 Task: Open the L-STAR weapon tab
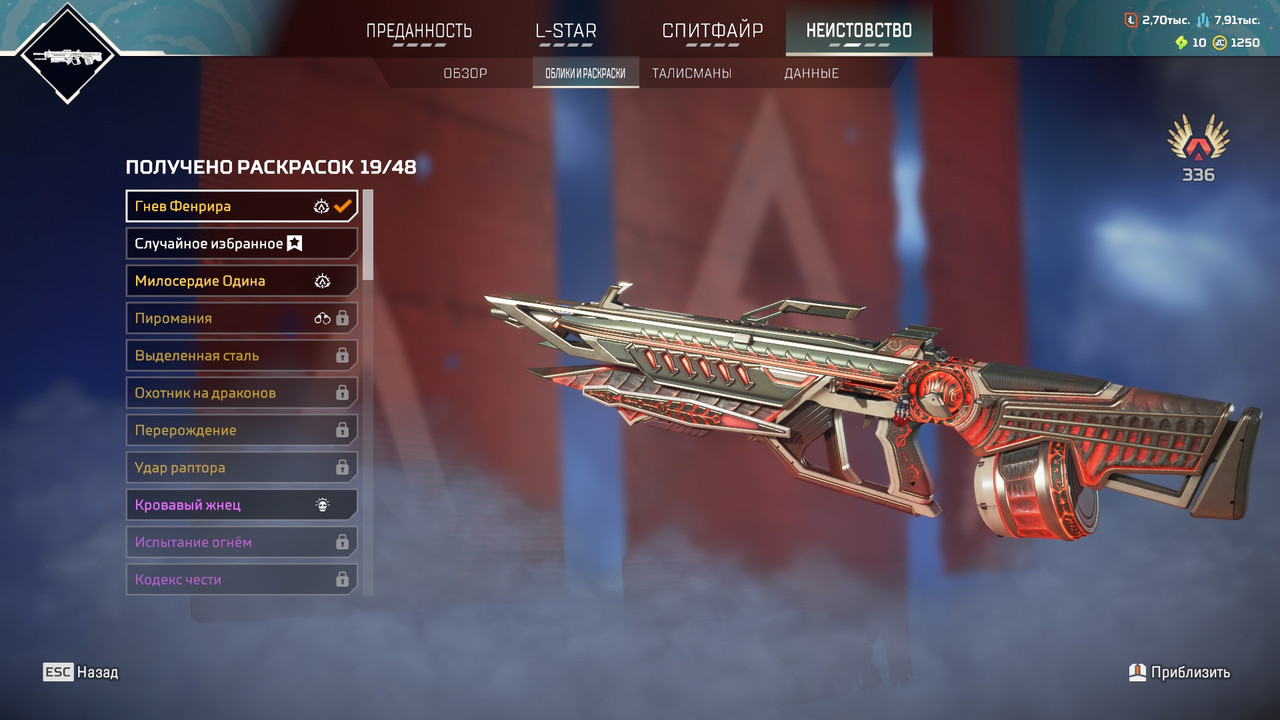(566, 31)
